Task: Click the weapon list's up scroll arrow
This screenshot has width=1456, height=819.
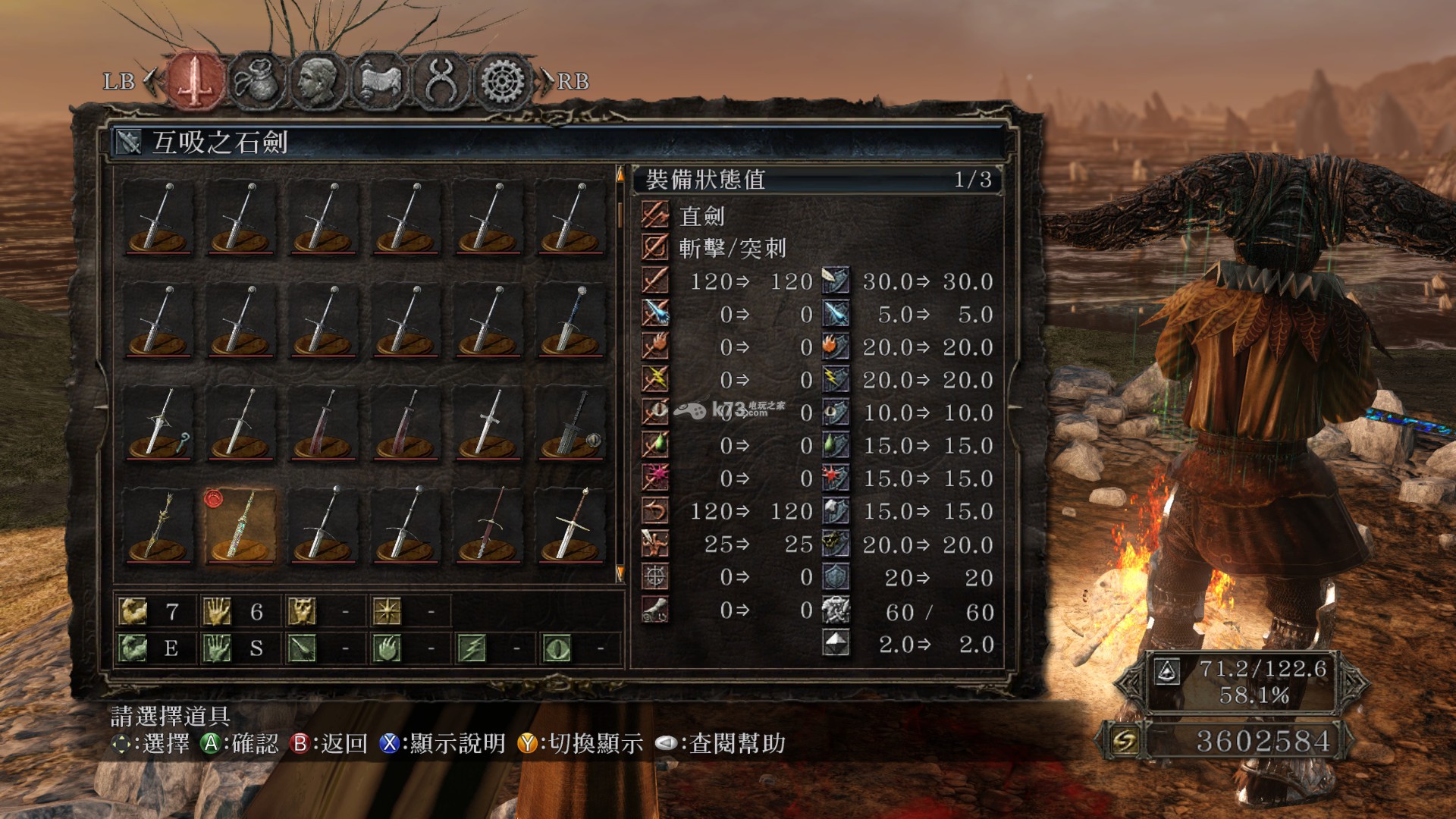Action: [620, 176]
